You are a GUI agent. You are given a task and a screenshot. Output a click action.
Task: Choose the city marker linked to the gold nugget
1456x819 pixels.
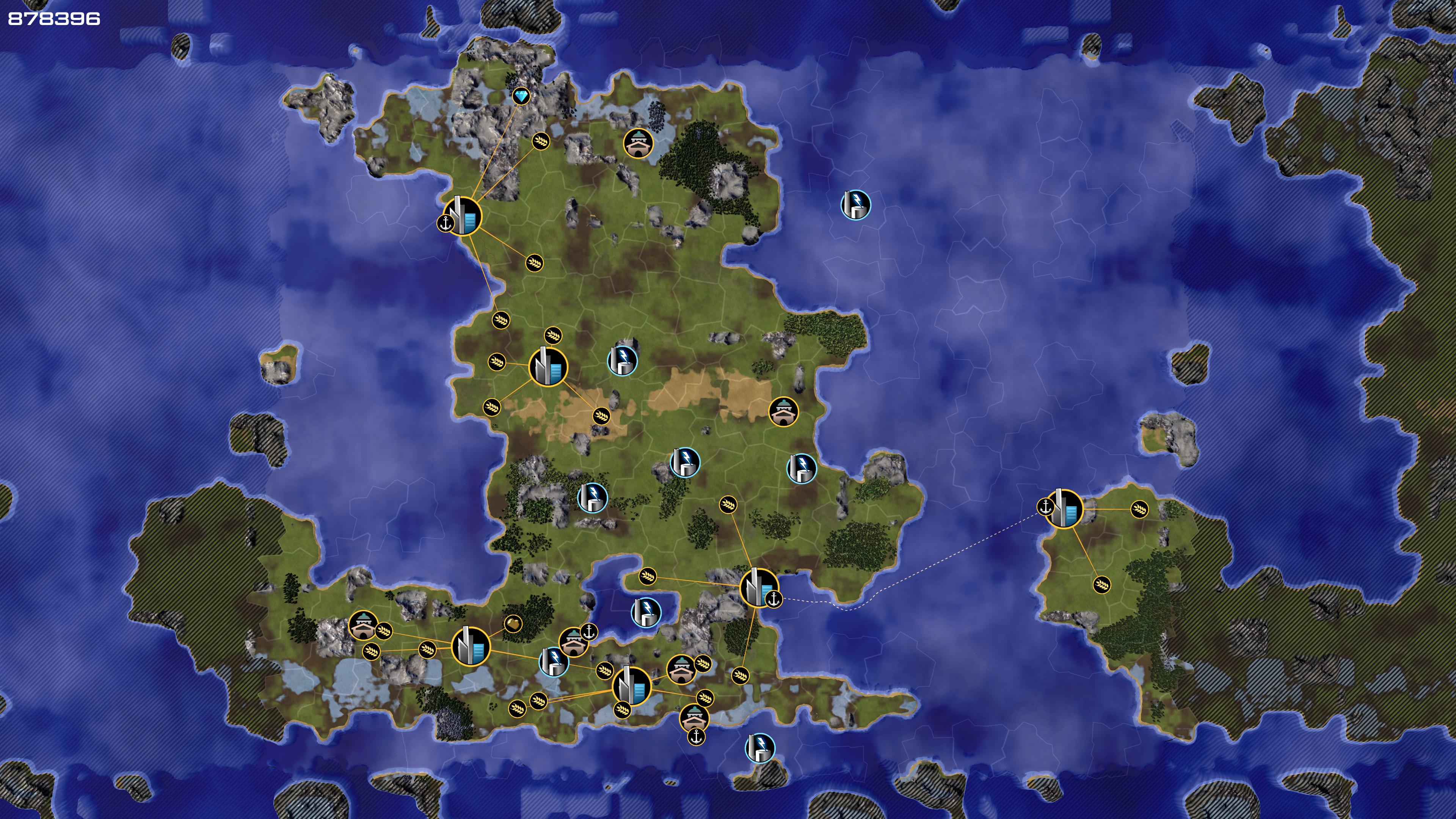tap(470, 646)
